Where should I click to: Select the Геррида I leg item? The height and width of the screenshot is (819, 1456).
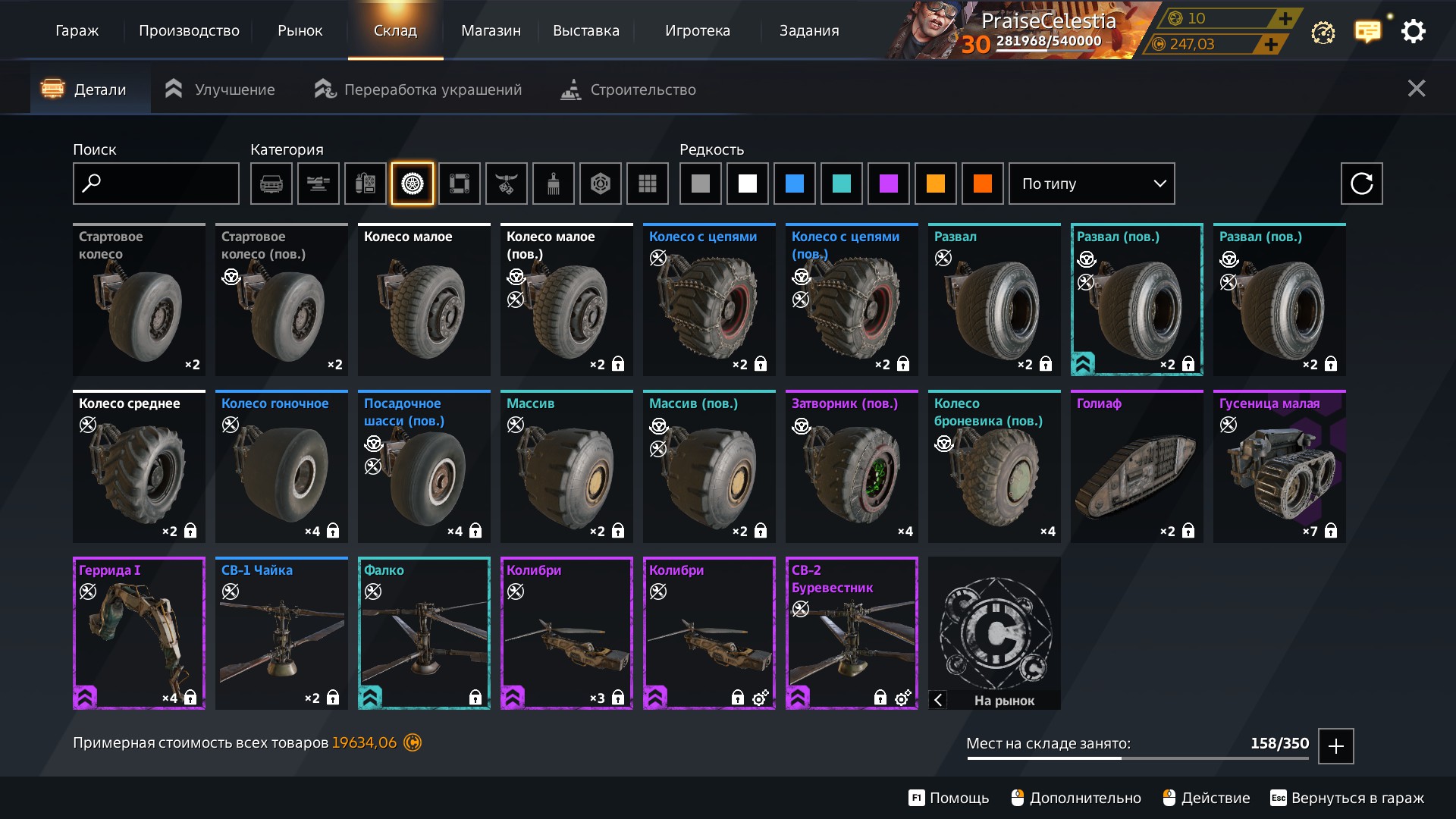pos(139,634)
